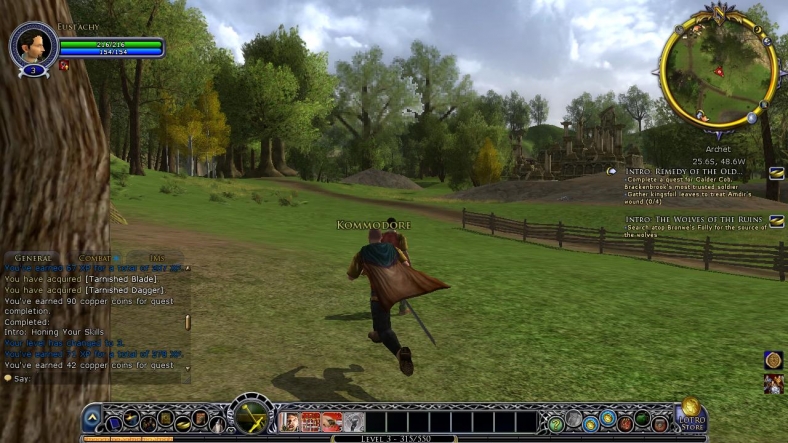788x443 pixels.
Task: Click the gold coin alert icon on right edge
Action: 773,360
